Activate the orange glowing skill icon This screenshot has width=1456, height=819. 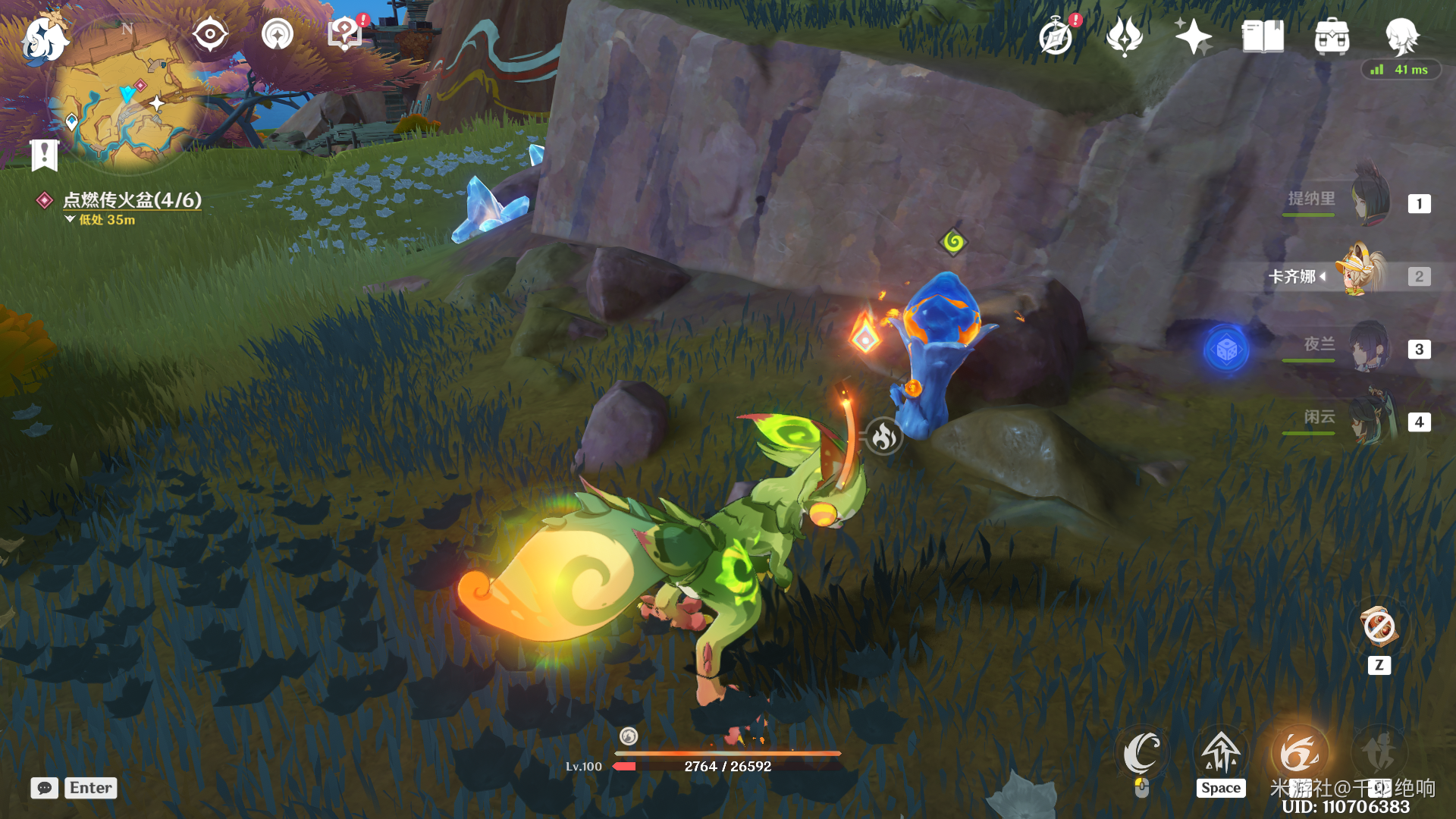1299,755
